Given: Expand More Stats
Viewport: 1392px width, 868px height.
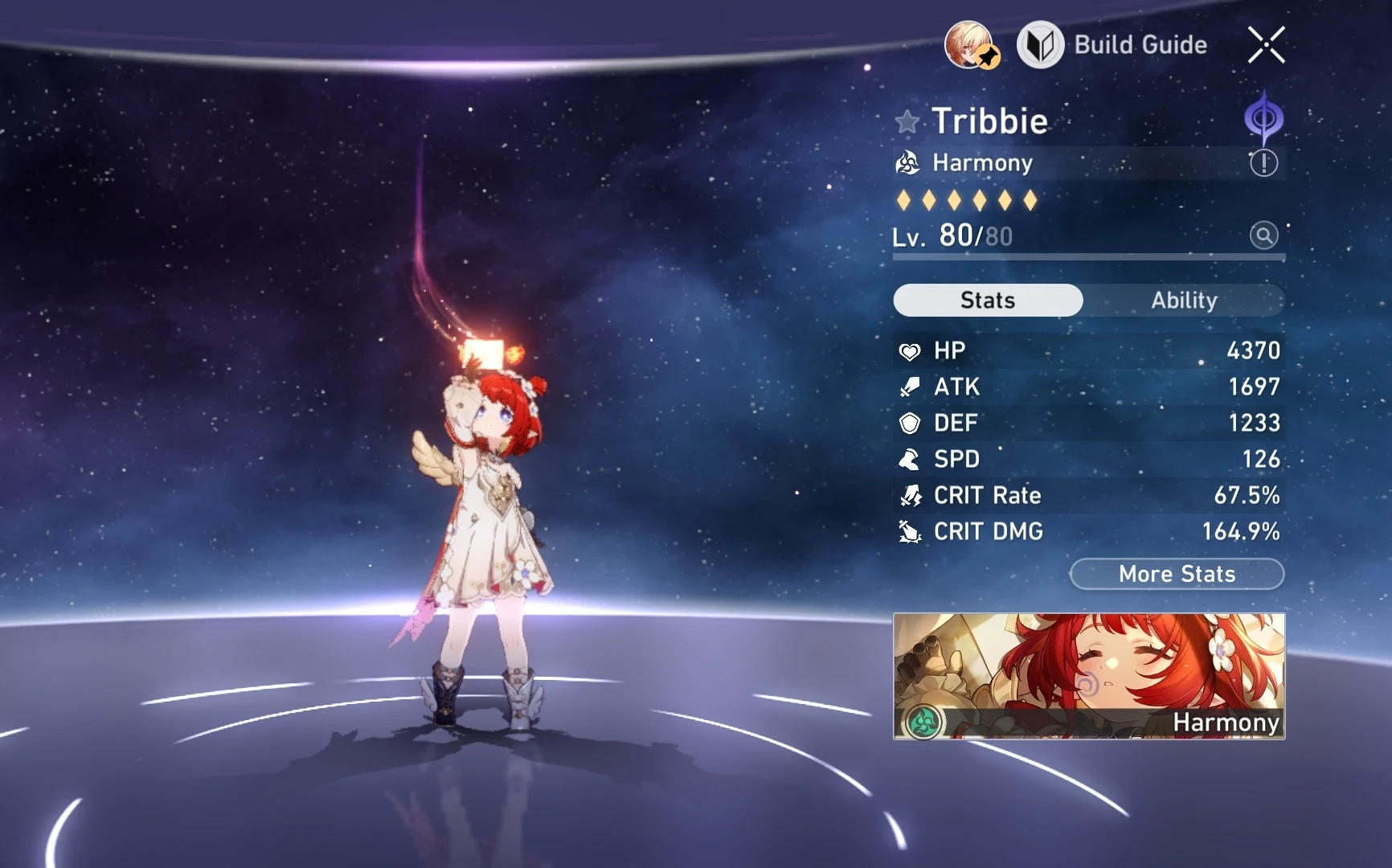Looking at the screenshot, I should (x=1177, y=574).
